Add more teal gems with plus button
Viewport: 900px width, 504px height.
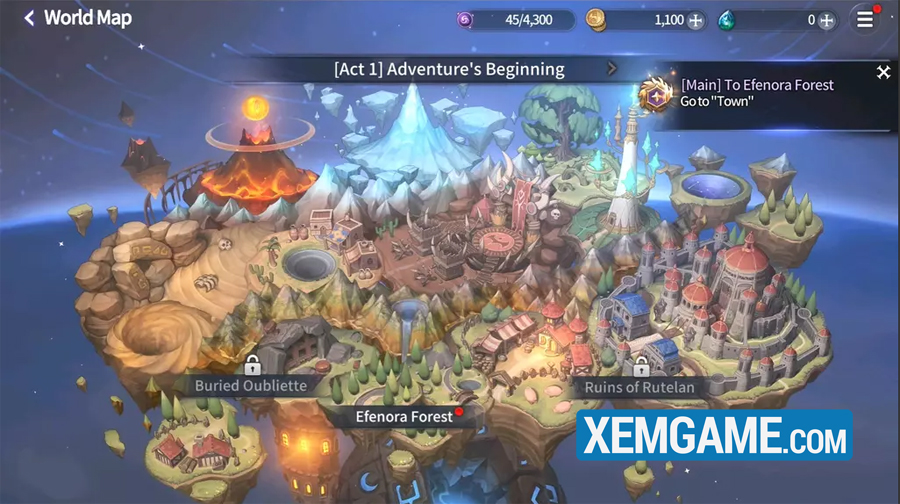(826, 20)
